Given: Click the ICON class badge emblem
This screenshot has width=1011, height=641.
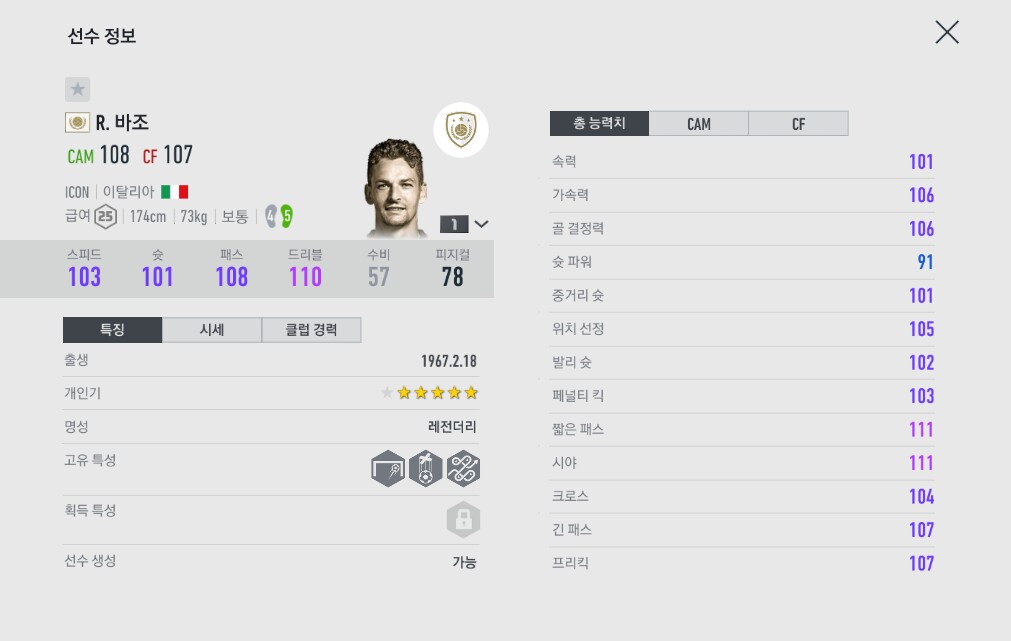Looking at the screenshot, I should (461, 130).
